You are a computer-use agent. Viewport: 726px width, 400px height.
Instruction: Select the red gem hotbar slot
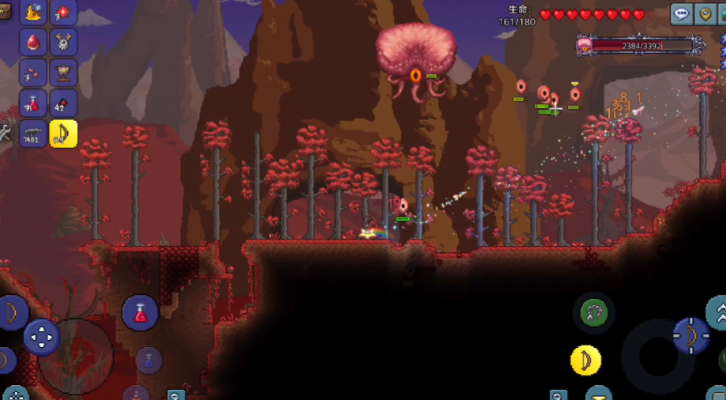[x=64, y=13]
